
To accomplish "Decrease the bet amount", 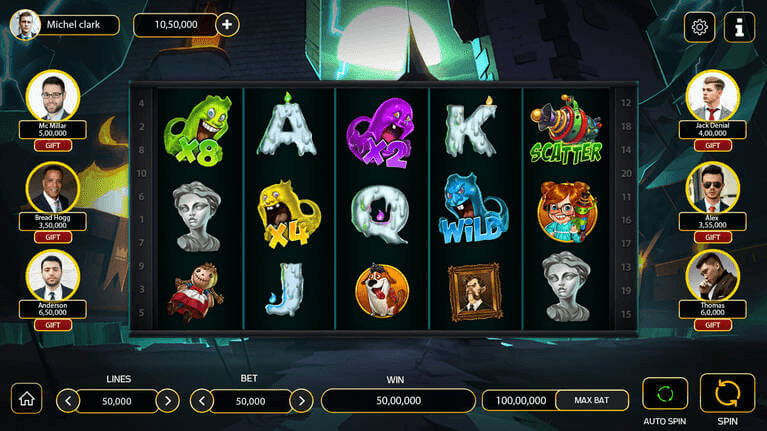I will click(x=201, y=401).
